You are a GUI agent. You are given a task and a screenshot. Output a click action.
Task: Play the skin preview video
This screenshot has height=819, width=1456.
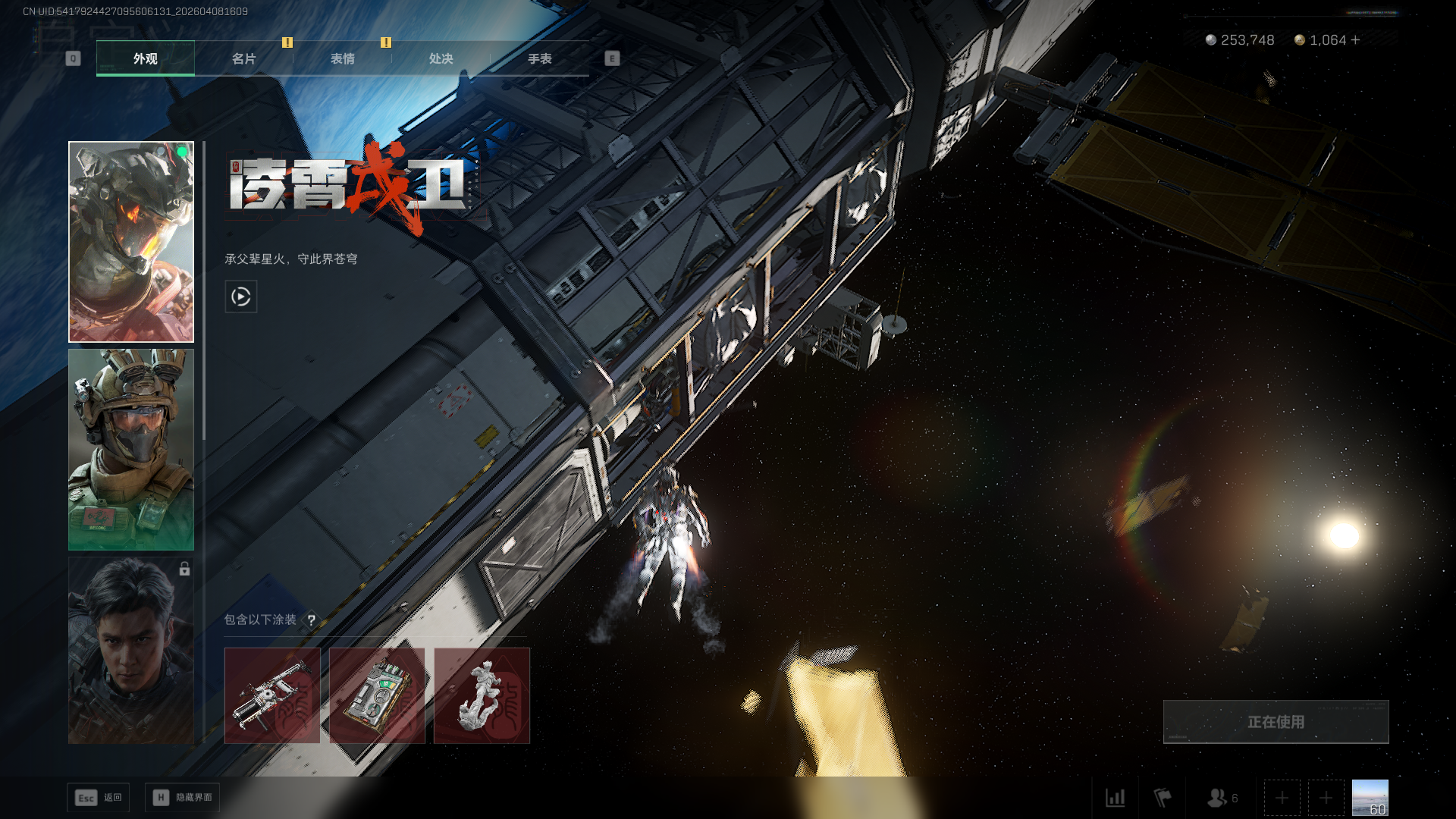(241, 297)
